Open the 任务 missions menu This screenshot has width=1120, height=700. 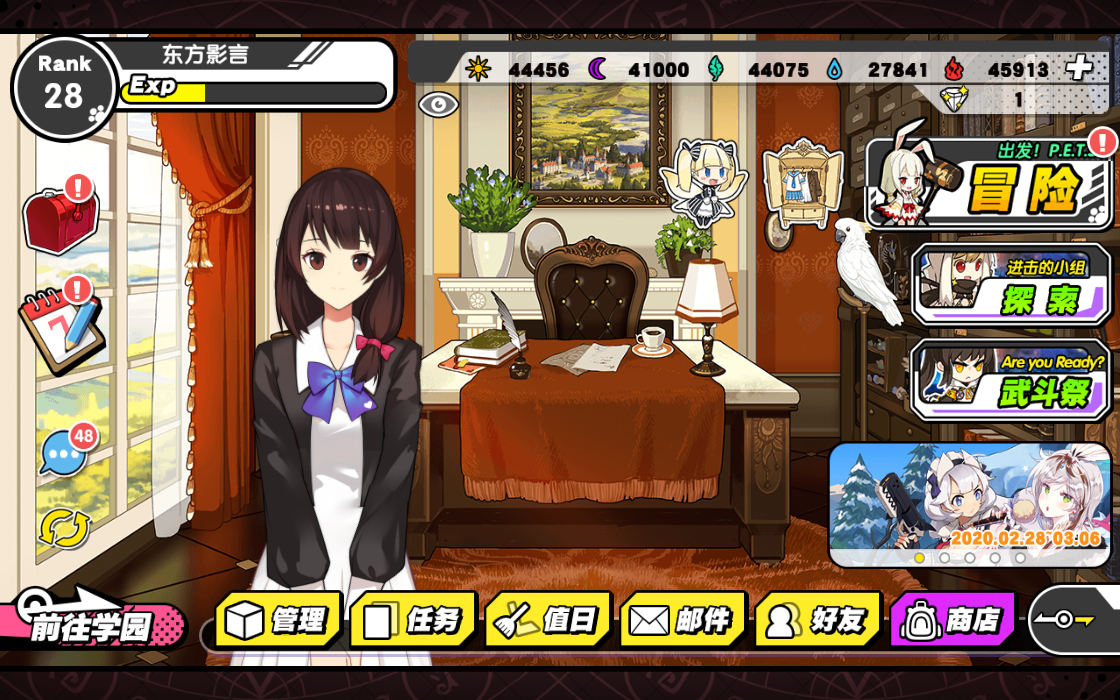pyautogui.click(x=413, y=620)
